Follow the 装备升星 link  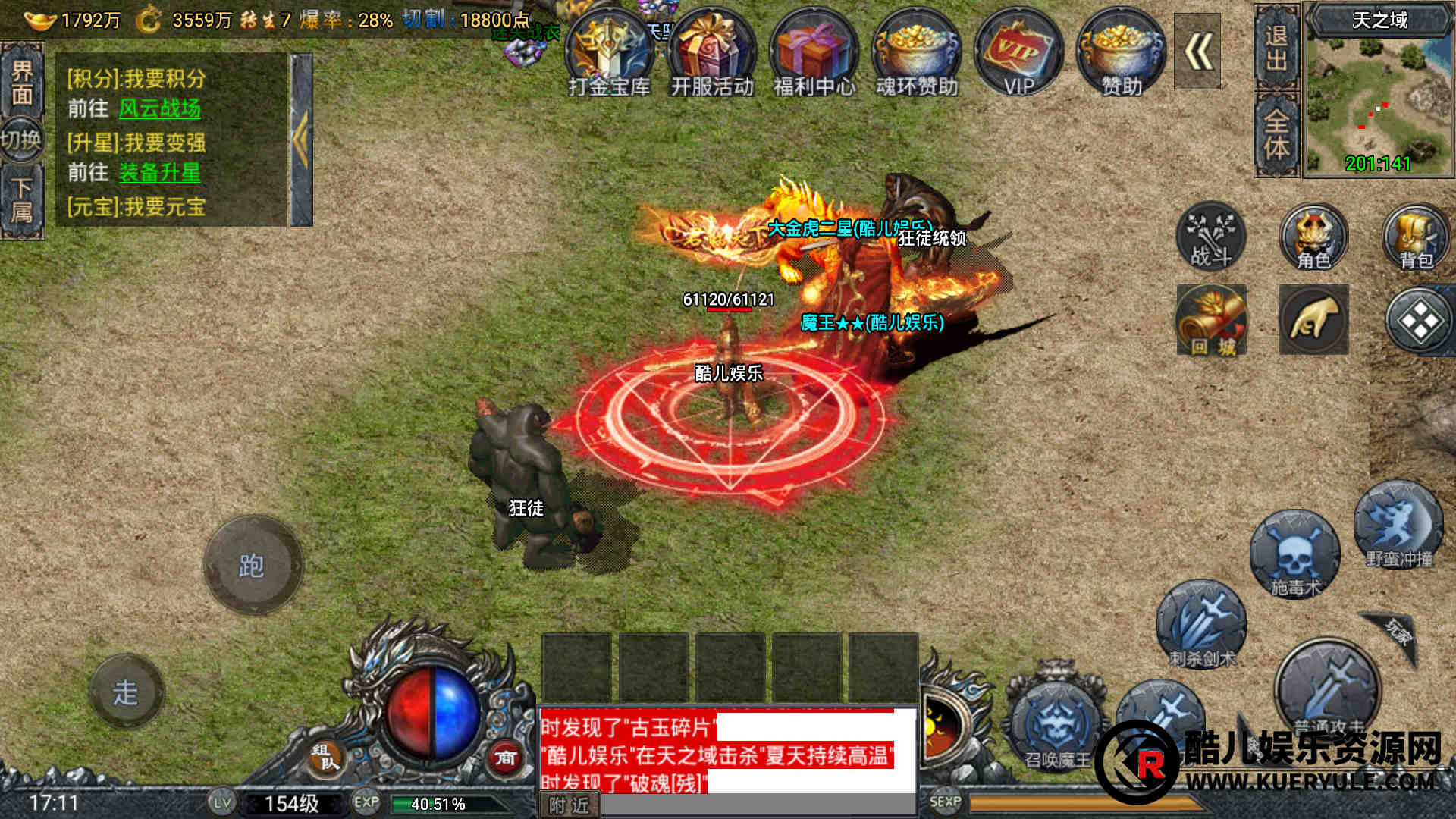click(x=160, y=173)
